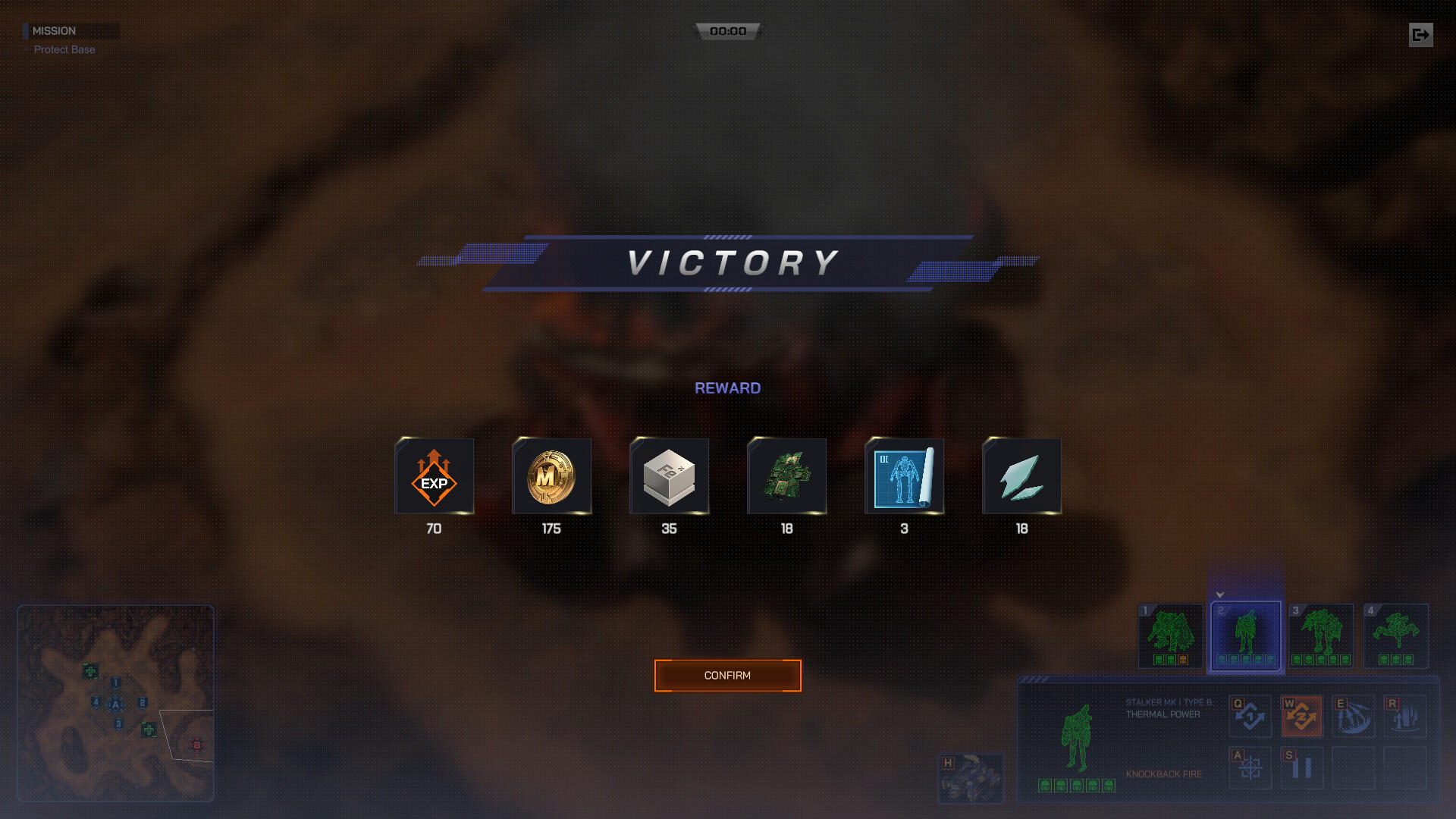
Task: Select the crystal shard reward
Action: 1021,476
